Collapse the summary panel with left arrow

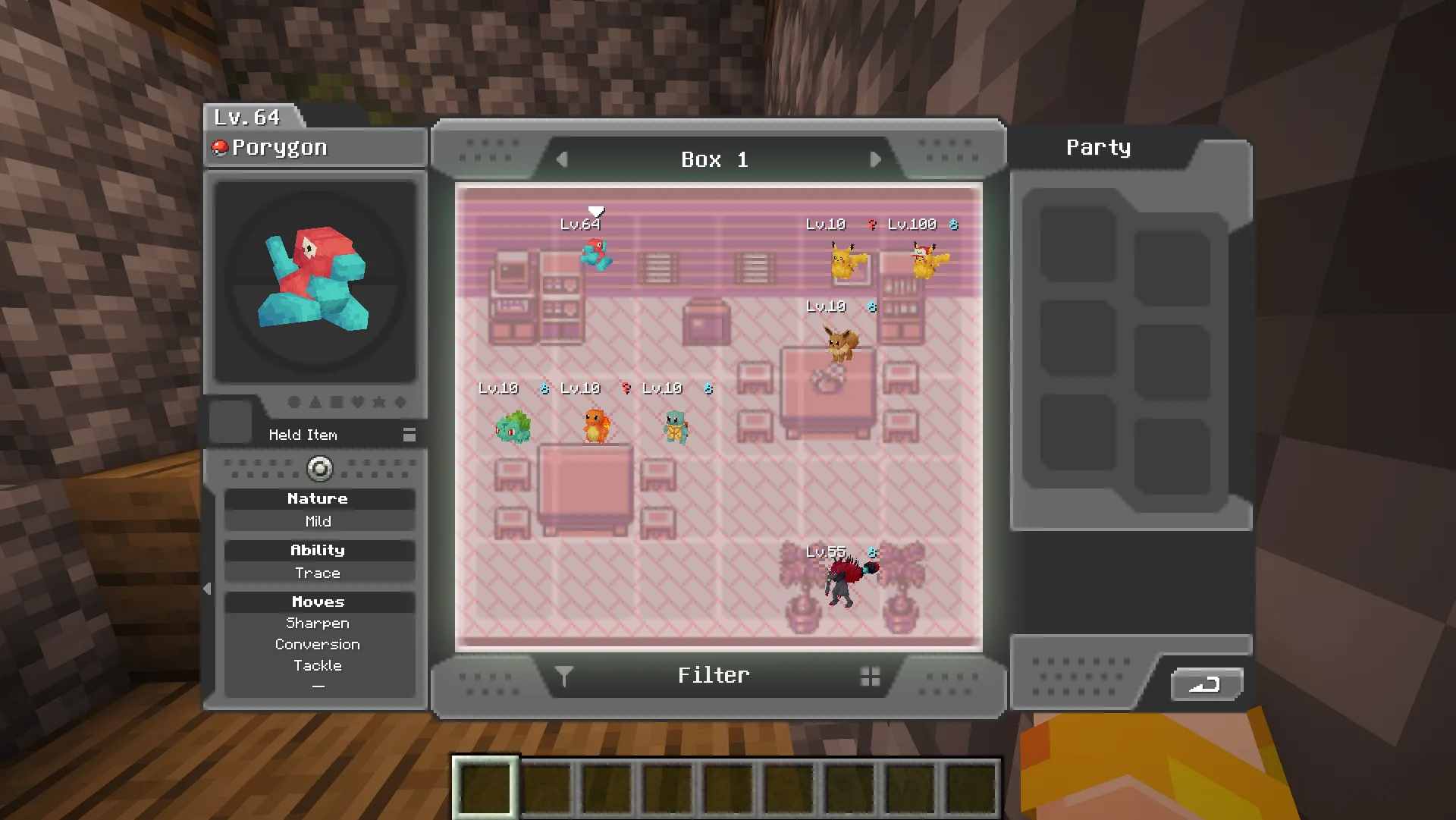207,589
